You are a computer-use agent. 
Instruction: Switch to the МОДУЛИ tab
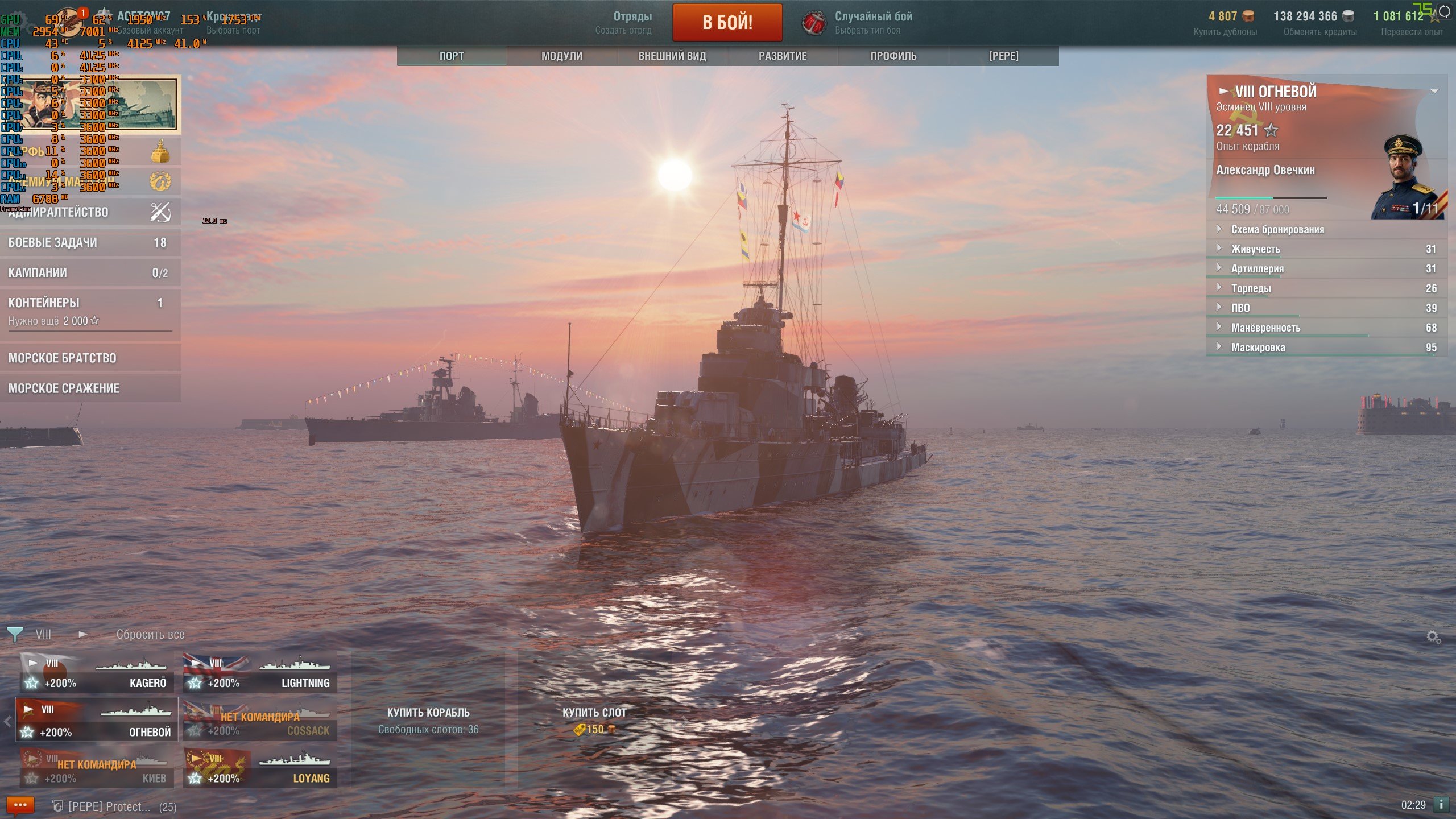click(561, 56)
